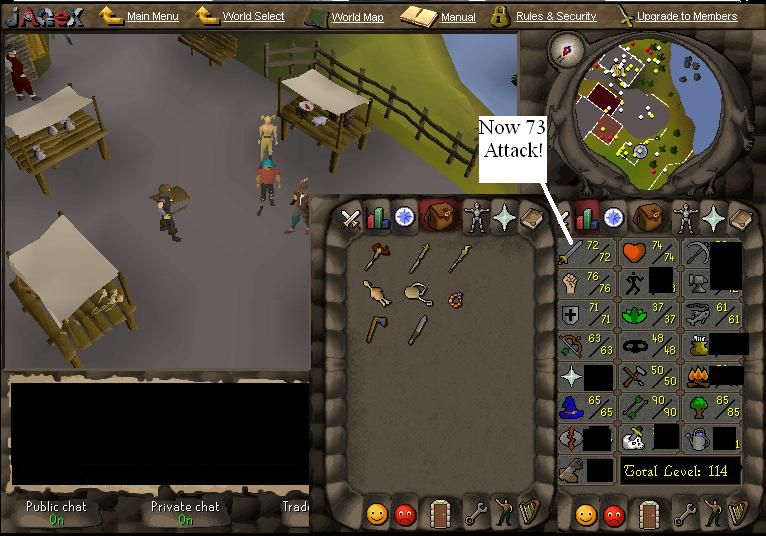The image size is (766, 536).
Task: Select the Defence shield skill
Action: pyautogui.click(x=585, y=316)
